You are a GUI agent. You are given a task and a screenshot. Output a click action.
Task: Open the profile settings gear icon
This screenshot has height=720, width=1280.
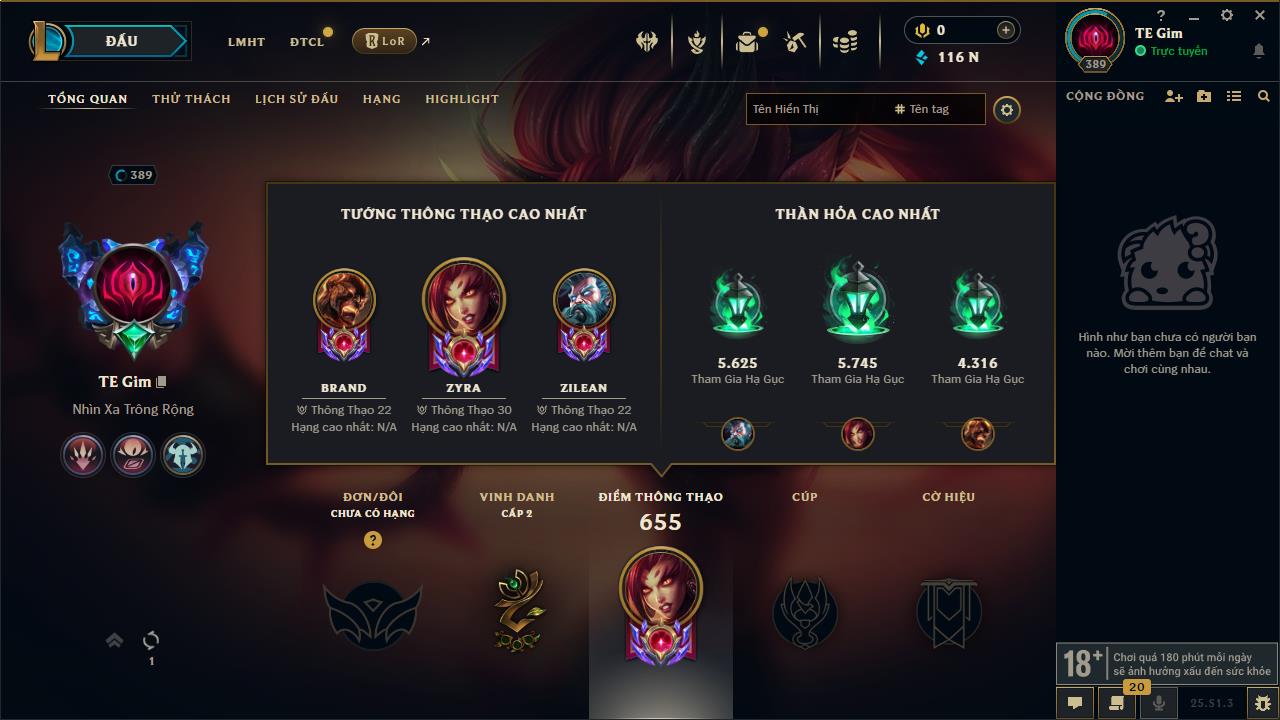(x=1007, y=109)
